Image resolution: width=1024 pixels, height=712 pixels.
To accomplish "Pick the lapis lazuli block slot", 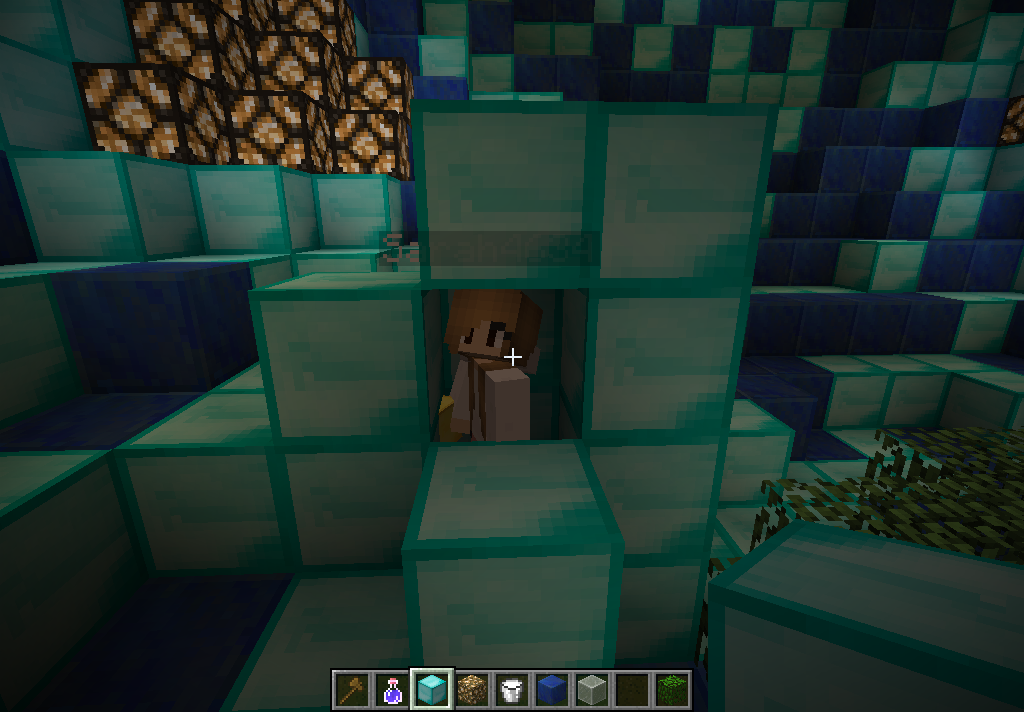I will tap(552, 690).
